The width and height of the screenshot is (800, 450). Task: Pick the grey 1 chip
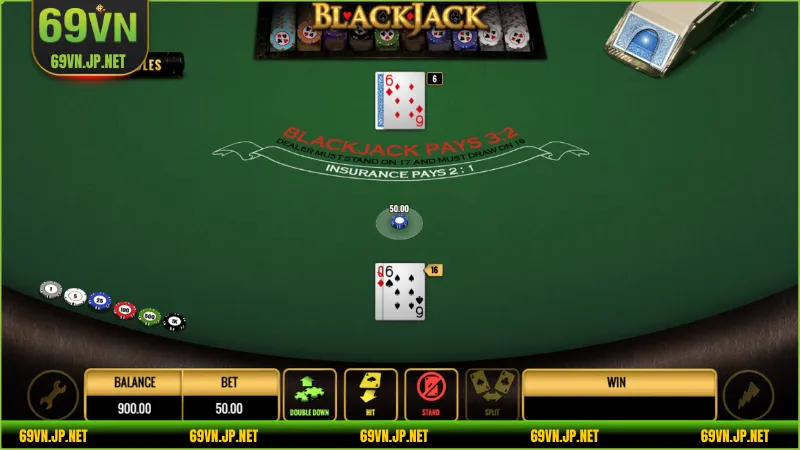pyautogui.click(x=51, y=289)
